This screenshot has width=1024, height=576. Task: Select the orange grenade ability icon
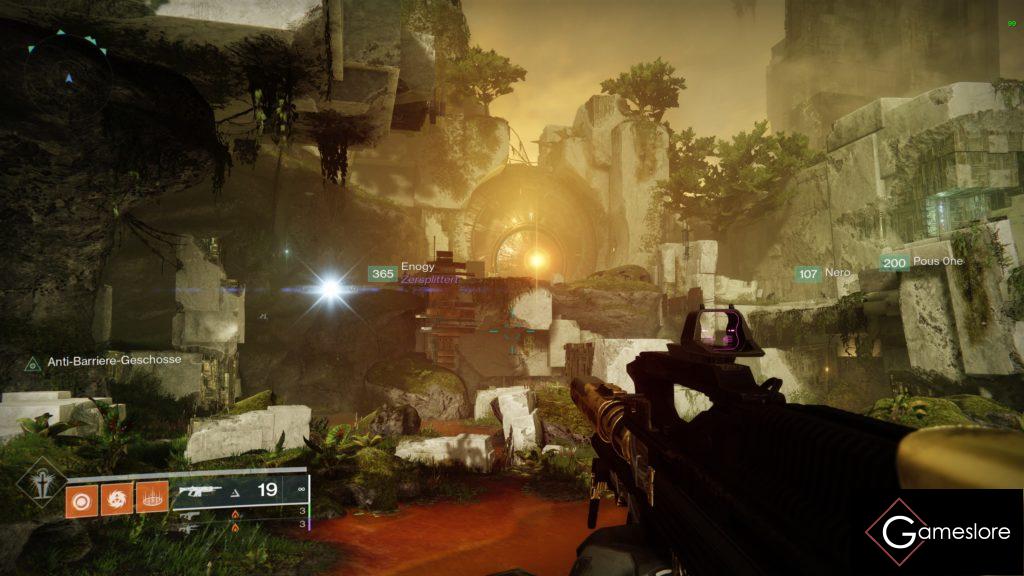82,497
